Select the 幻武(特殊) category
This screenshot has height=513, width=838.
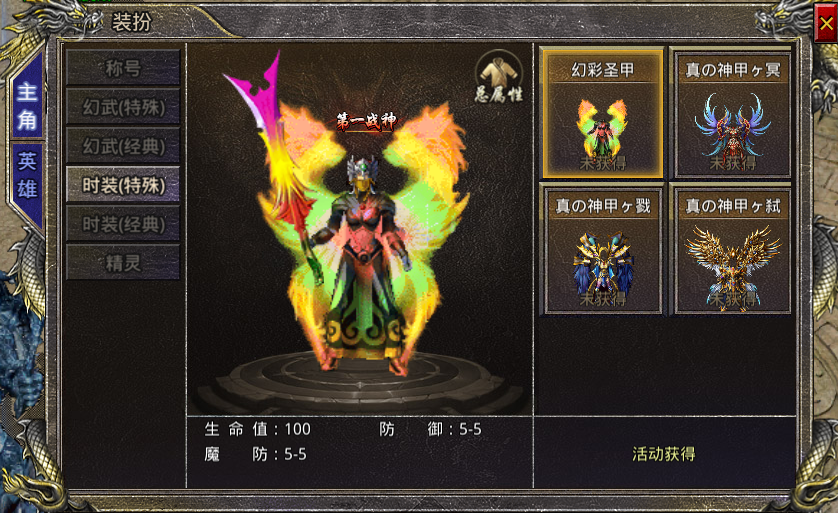click(x=123, y=106)
